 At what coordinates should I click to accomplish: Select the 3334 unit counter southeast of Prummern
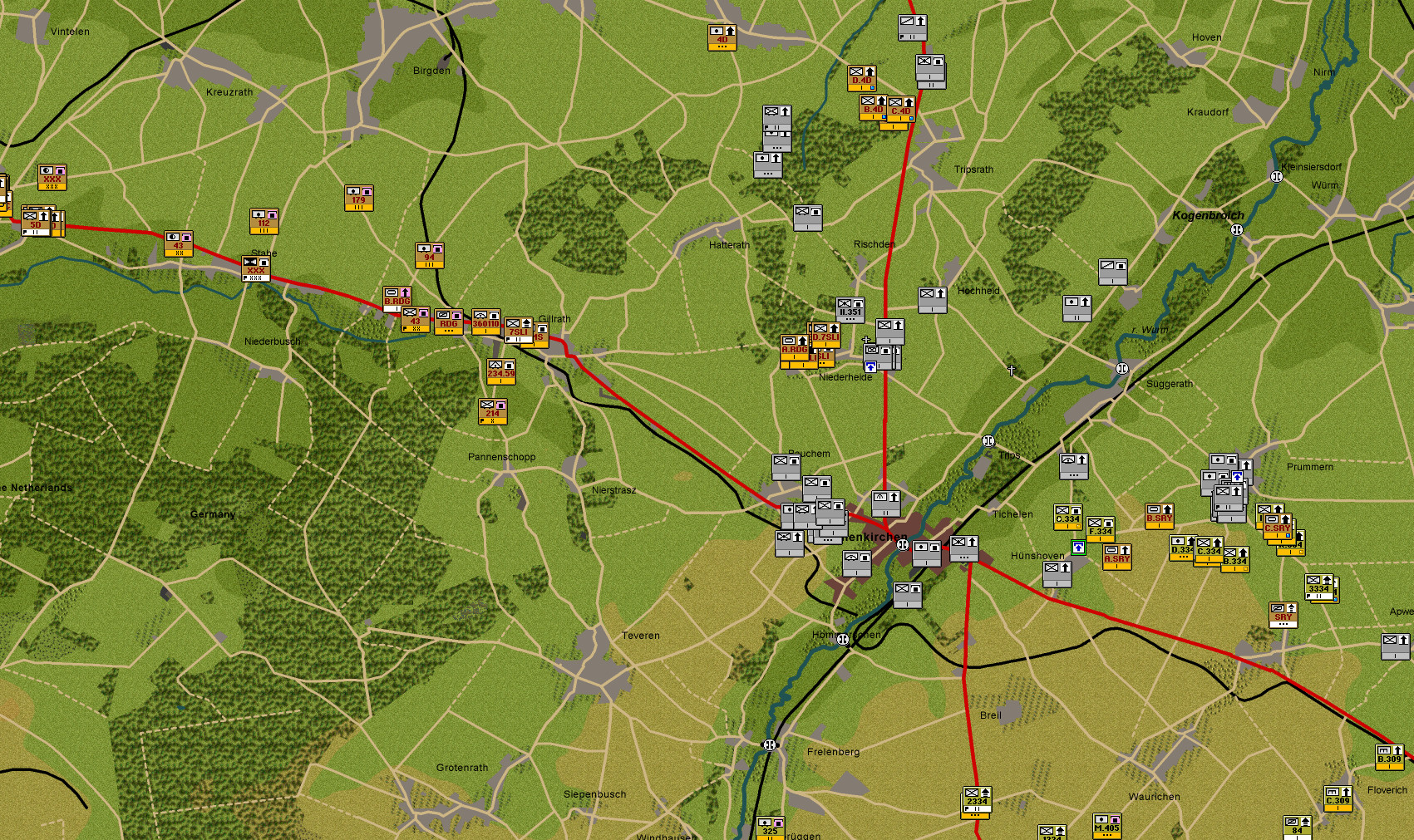coord(1320,588)
